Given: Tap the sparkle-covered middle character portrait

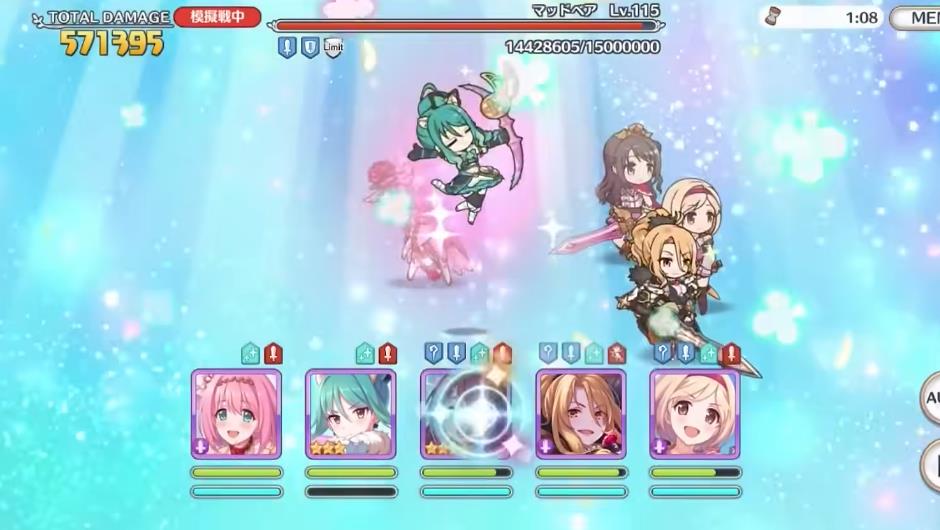Looking at the screenshot, I should point(465,414).
